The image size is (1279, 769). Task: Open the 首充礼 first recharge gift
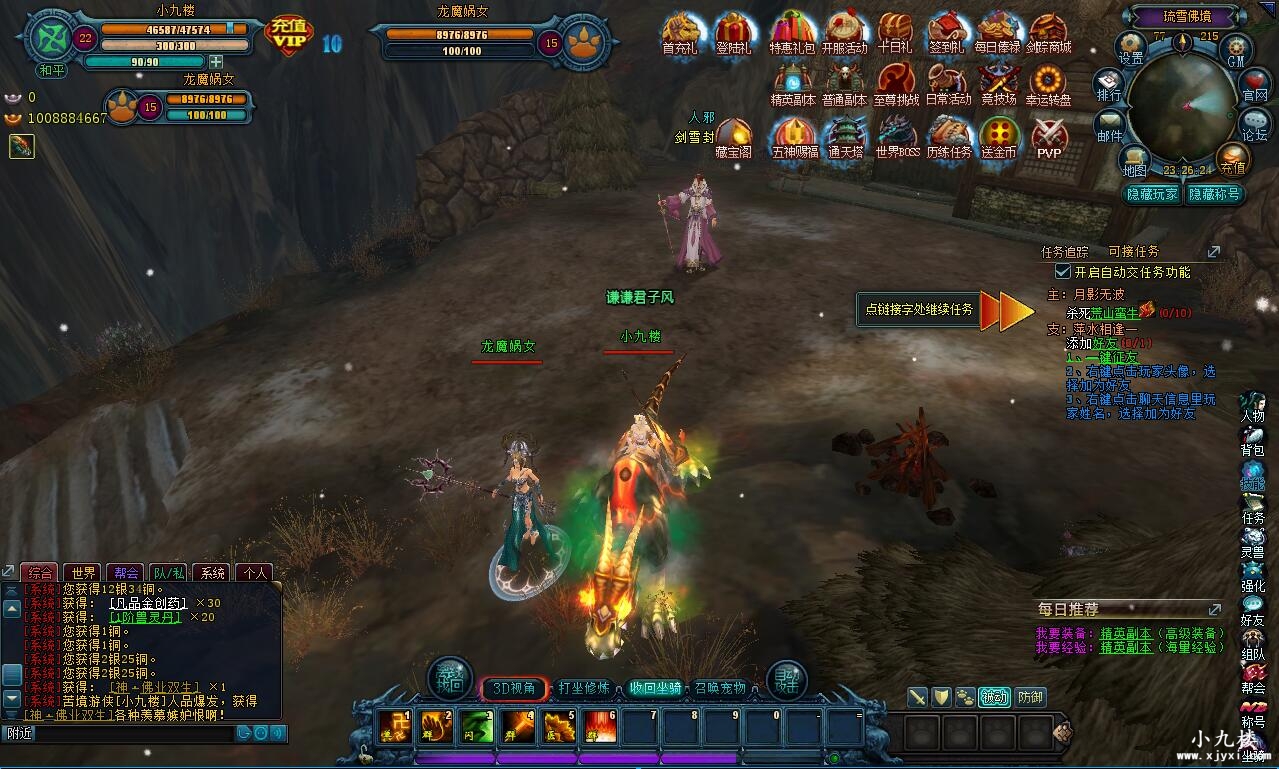click(680, 33)
